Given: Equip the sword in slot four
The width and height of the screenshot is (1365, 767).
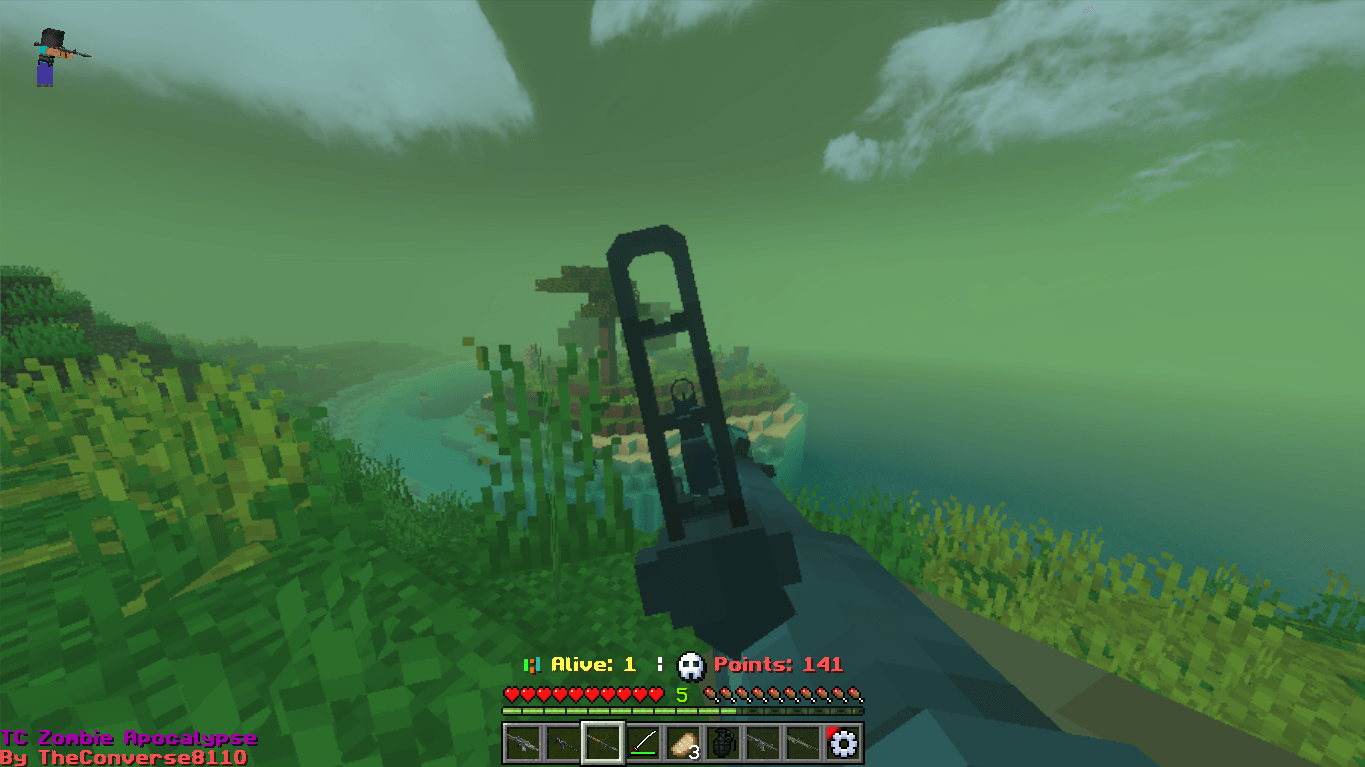Looking at the screenshot, I should click(x=642, y=743).
